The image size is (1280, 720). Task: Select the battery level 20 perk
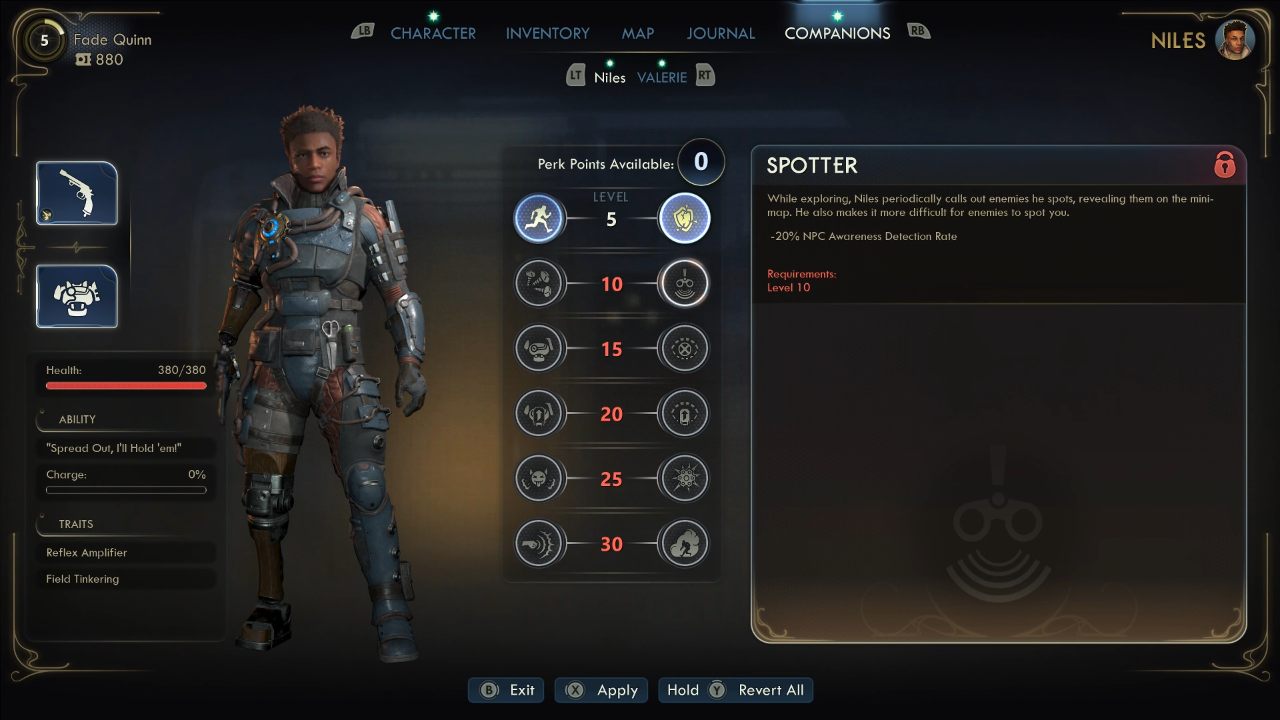pyautogui.click(x=684, y=414)
